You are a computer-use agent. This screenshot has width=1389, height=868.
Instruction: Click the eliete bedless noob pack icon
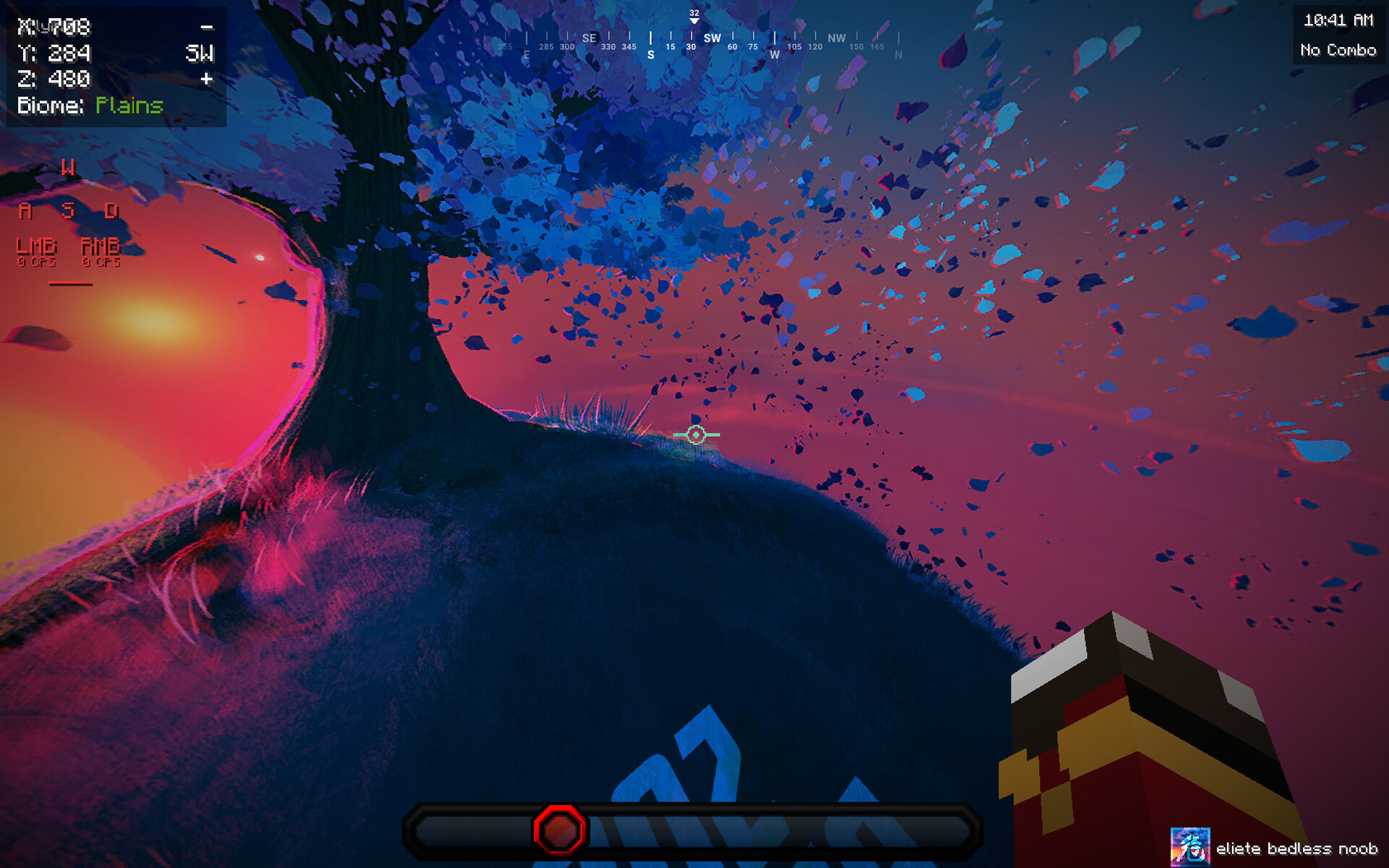click(x=1189, y=847)
